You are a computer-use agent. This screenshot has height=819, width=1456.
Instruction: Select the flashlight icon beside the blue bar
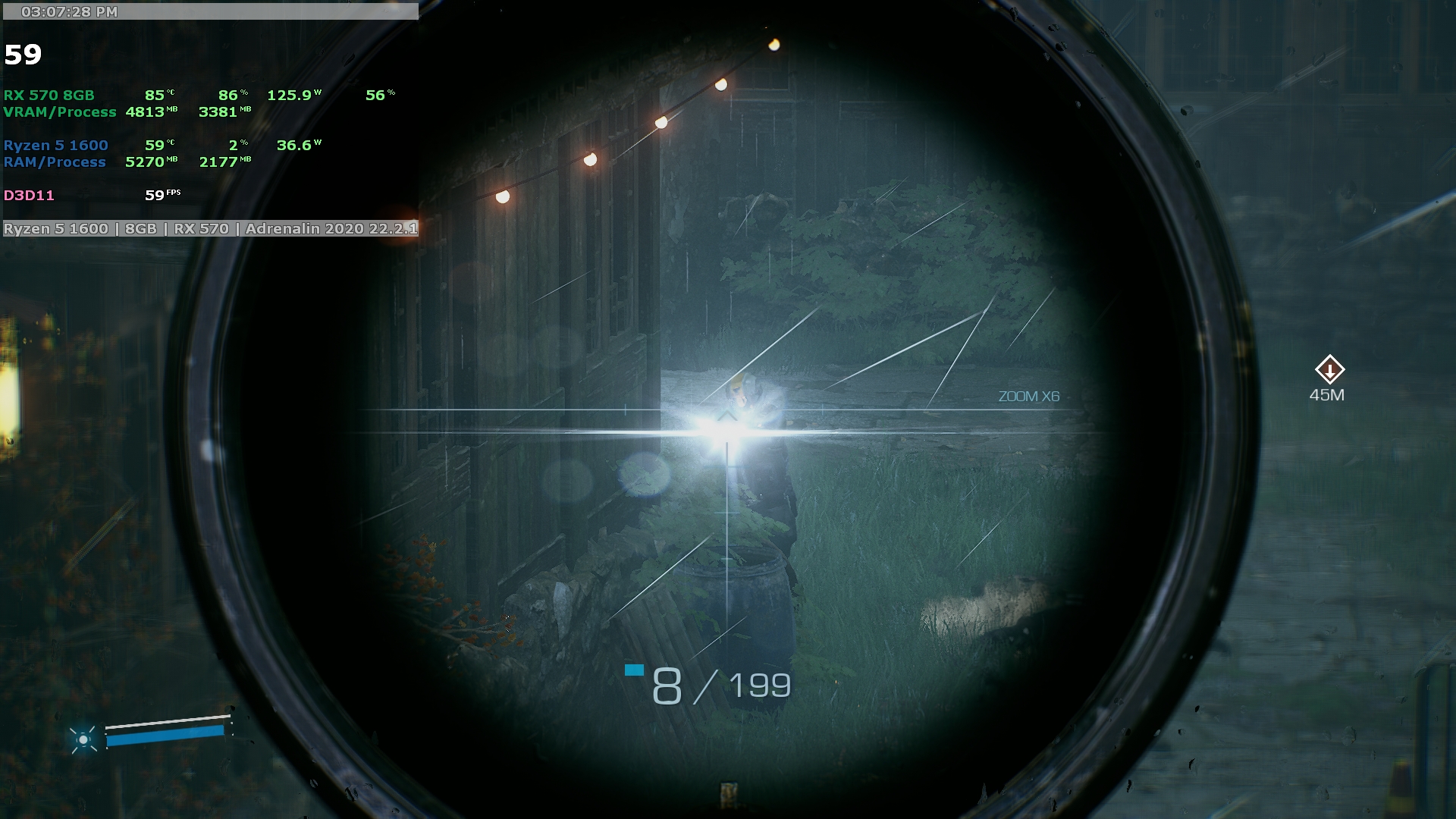coord(83,739)
